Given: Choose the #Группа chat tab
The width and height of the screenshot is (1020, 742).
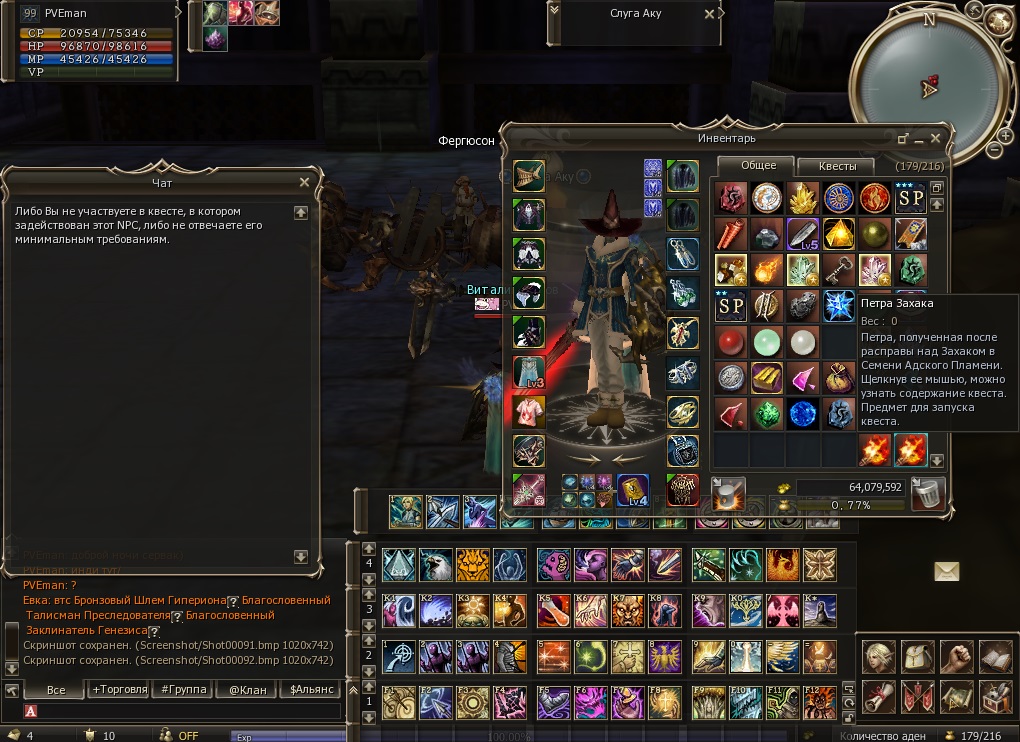Looking at the screenshot, I should tap(182, 689).
